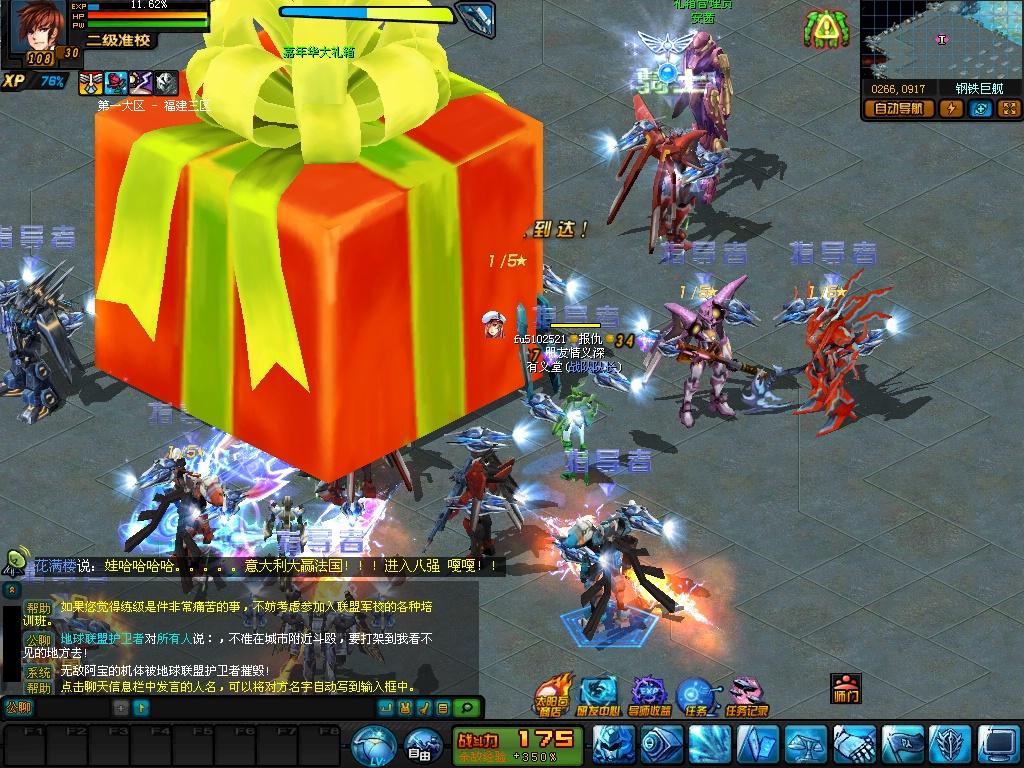Expand the minimap with the four-arrow button
This screenshot has width=1024, height=768.
(x=1008, y=109)
